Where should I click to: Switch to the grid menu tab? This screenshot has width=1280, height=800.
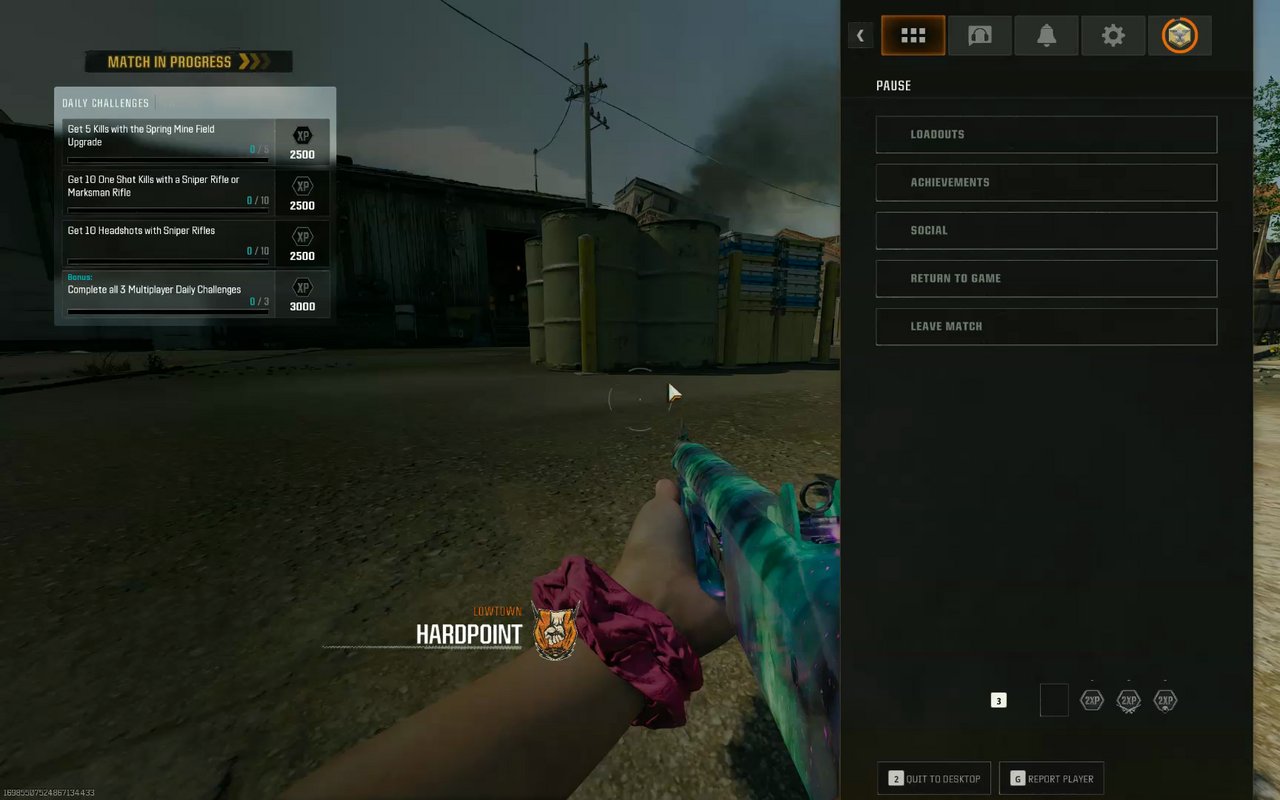tap(913, 36)
